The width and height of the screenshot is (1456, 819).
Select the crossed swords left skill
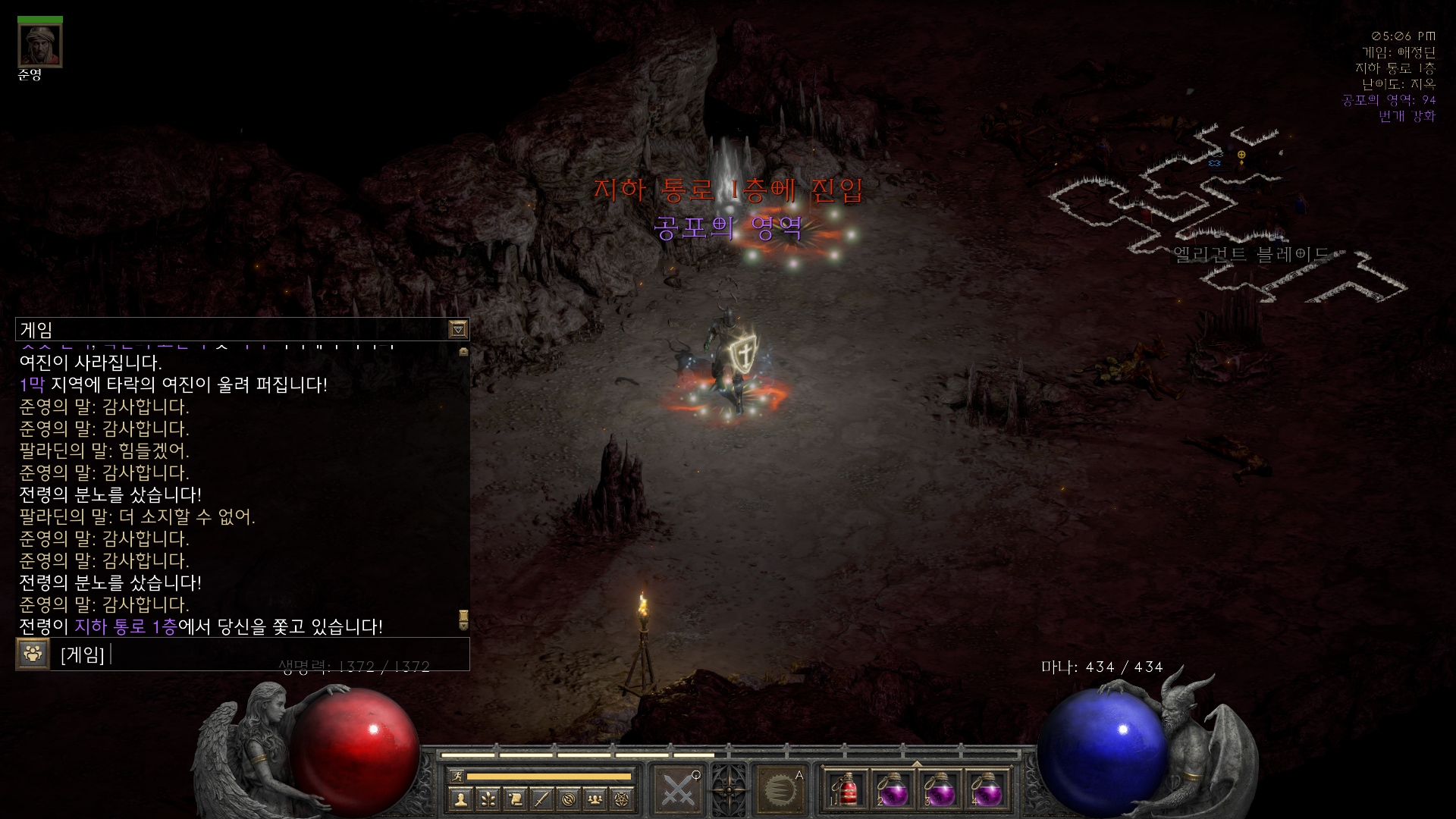pyautogui.click(x=678, y=789)
